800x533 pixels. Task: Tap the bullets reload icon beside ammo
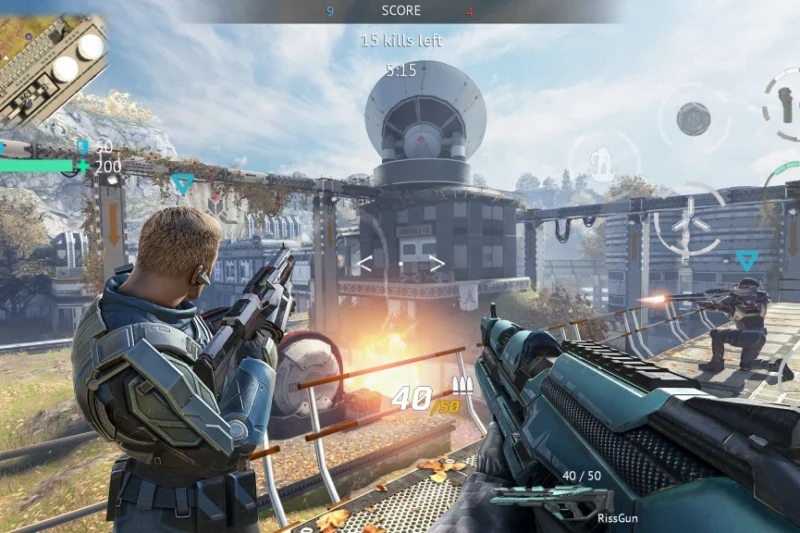(x=462, y=385)
